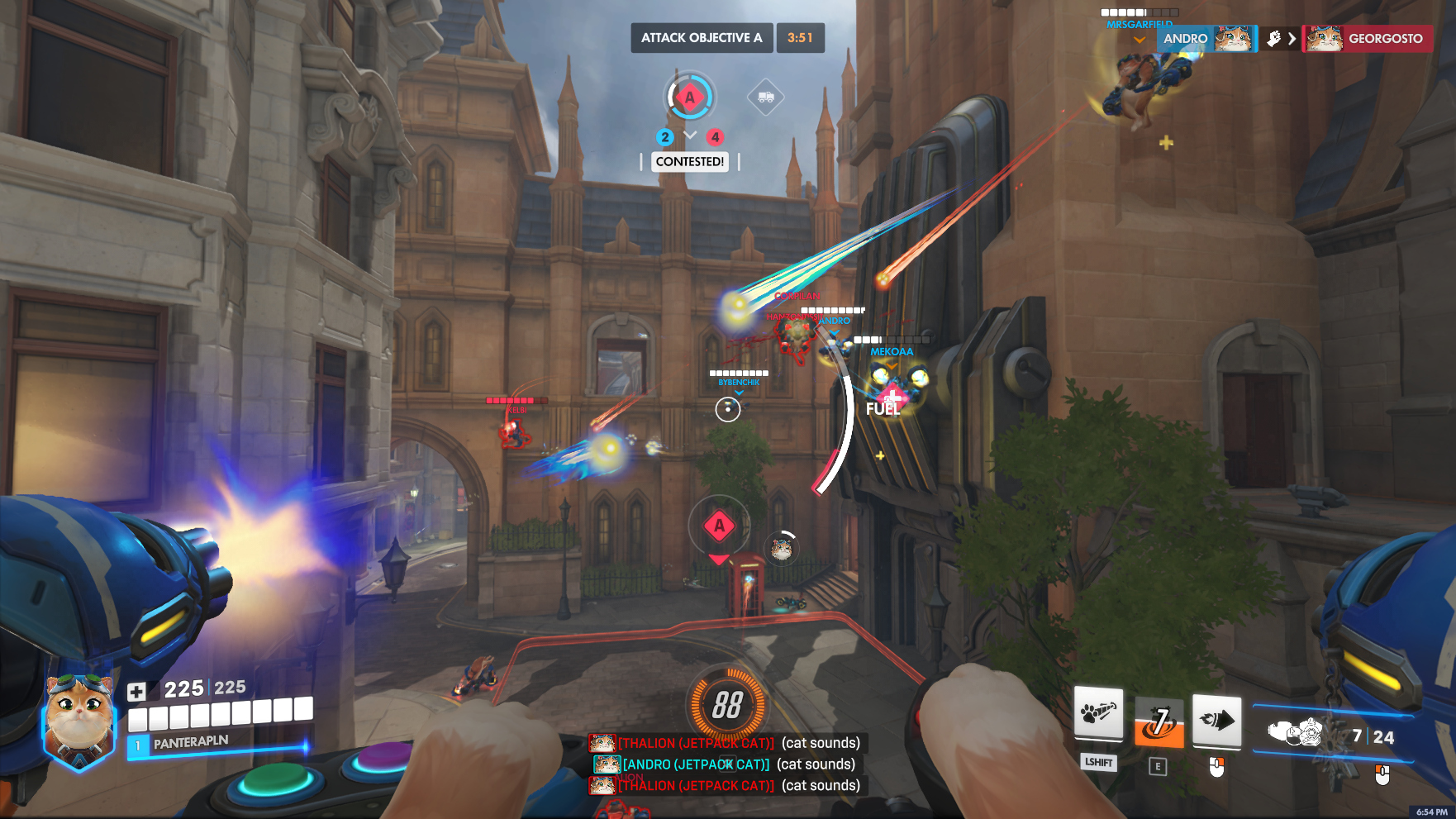The width and height of the screenshot is (1456, 819).
Task: Select the payload objective icon
Action: tap(765, 98)
